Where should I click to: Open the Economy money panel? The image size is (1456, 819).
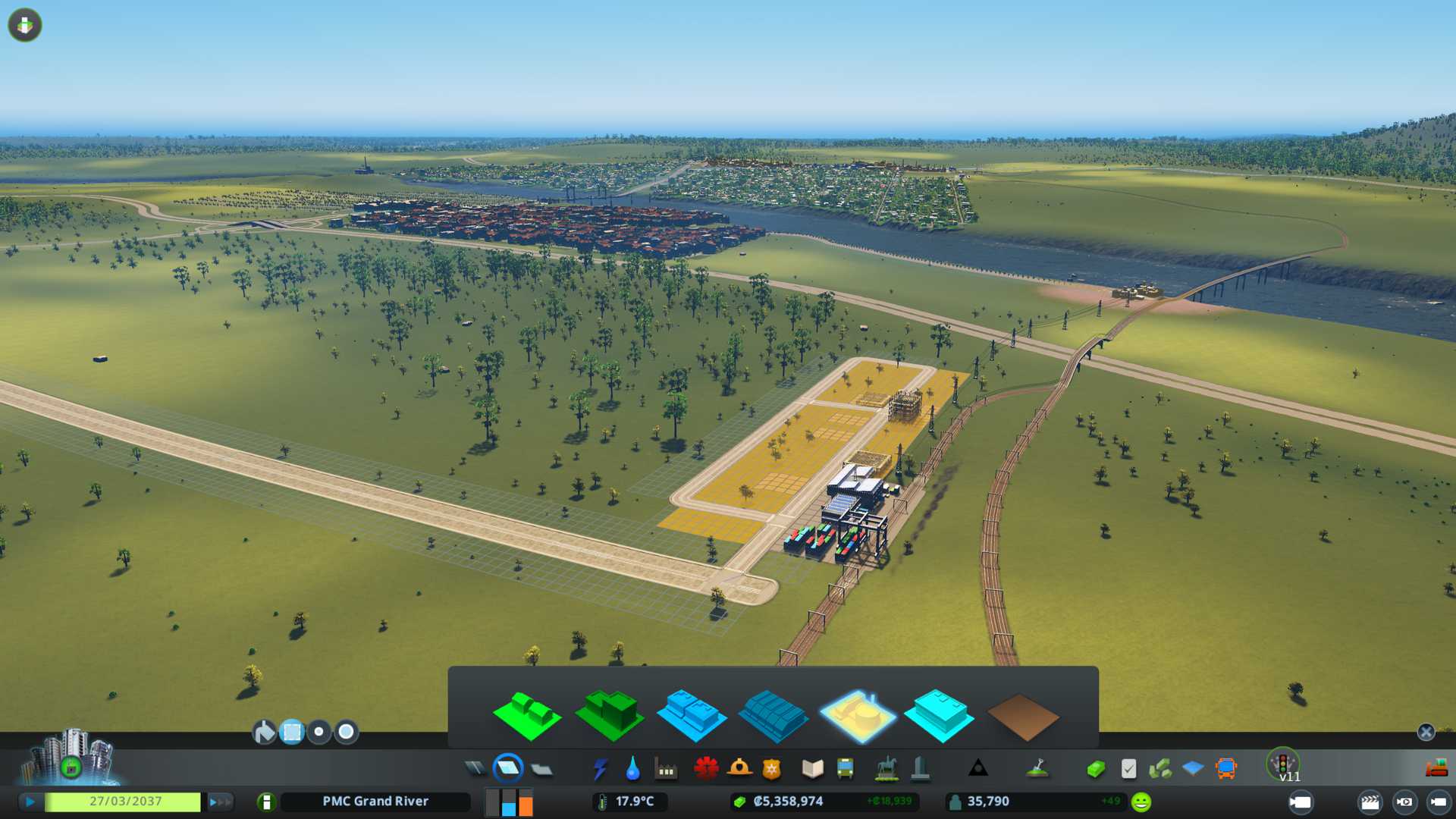[1096, 769]
